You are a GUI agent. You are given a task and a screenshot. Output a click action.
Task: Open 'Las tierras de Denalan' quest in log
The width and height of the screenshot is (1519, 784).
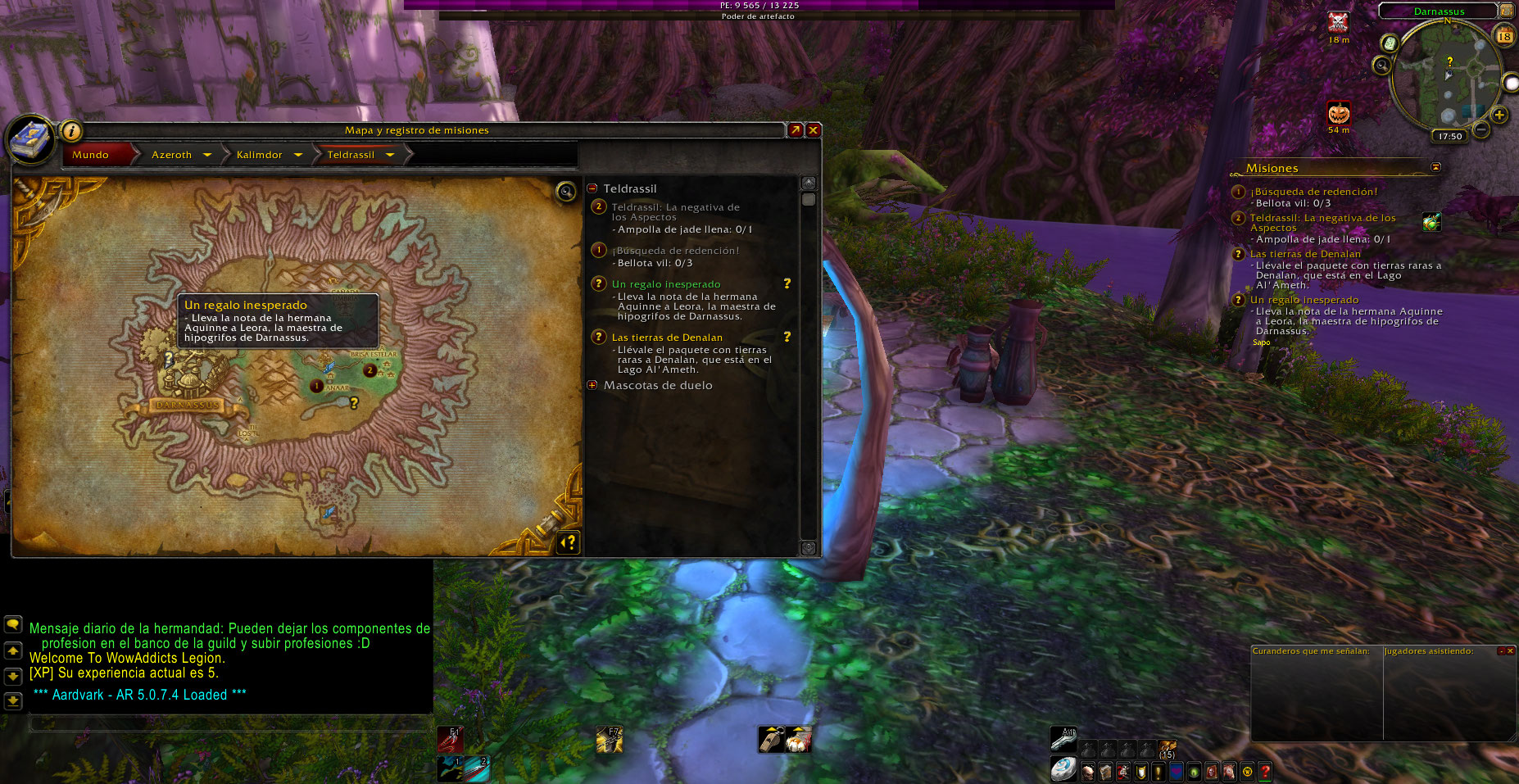tap(667, 338)
